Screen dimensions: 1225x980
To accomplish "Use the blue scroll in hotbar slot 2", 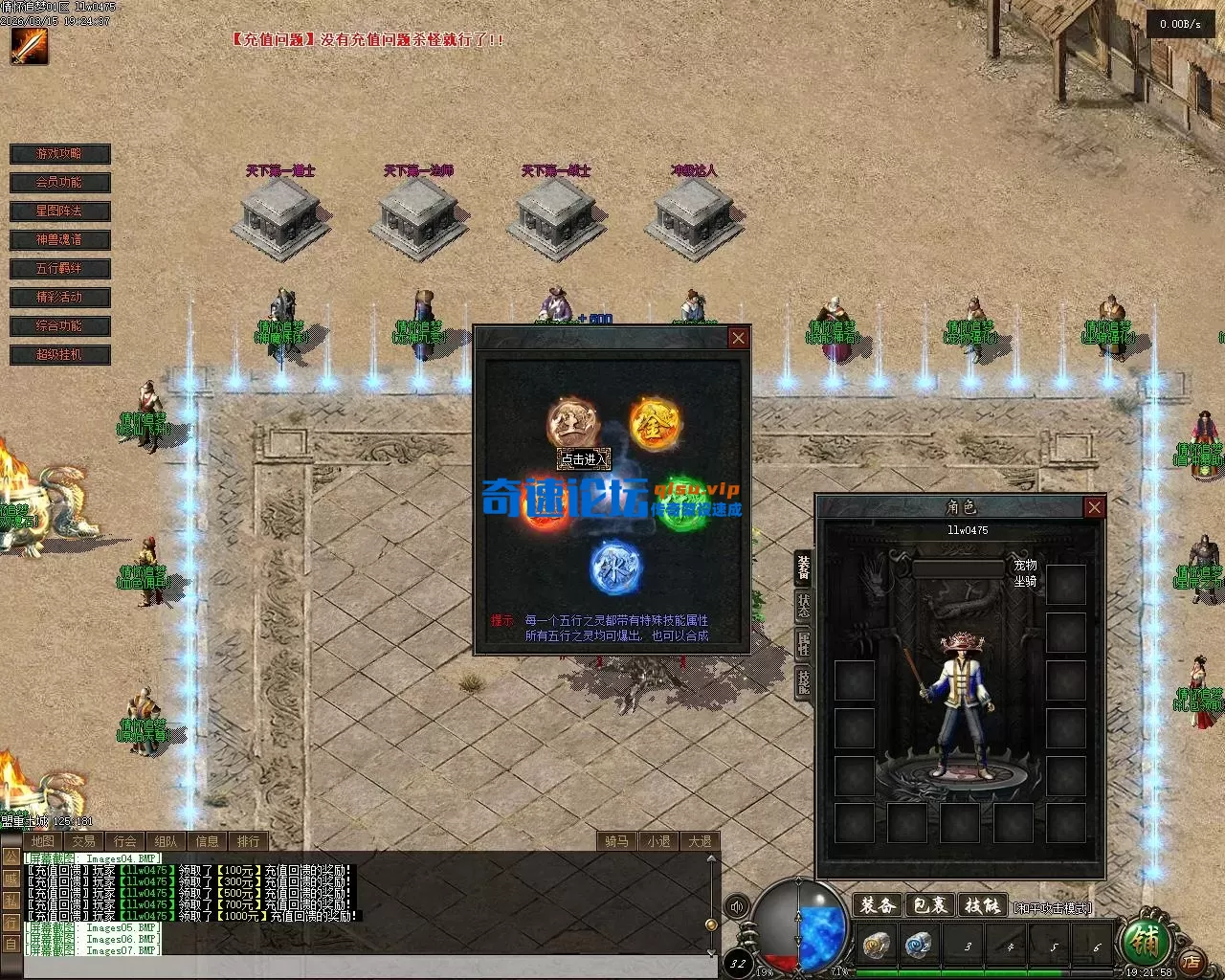I will [919, 946].
